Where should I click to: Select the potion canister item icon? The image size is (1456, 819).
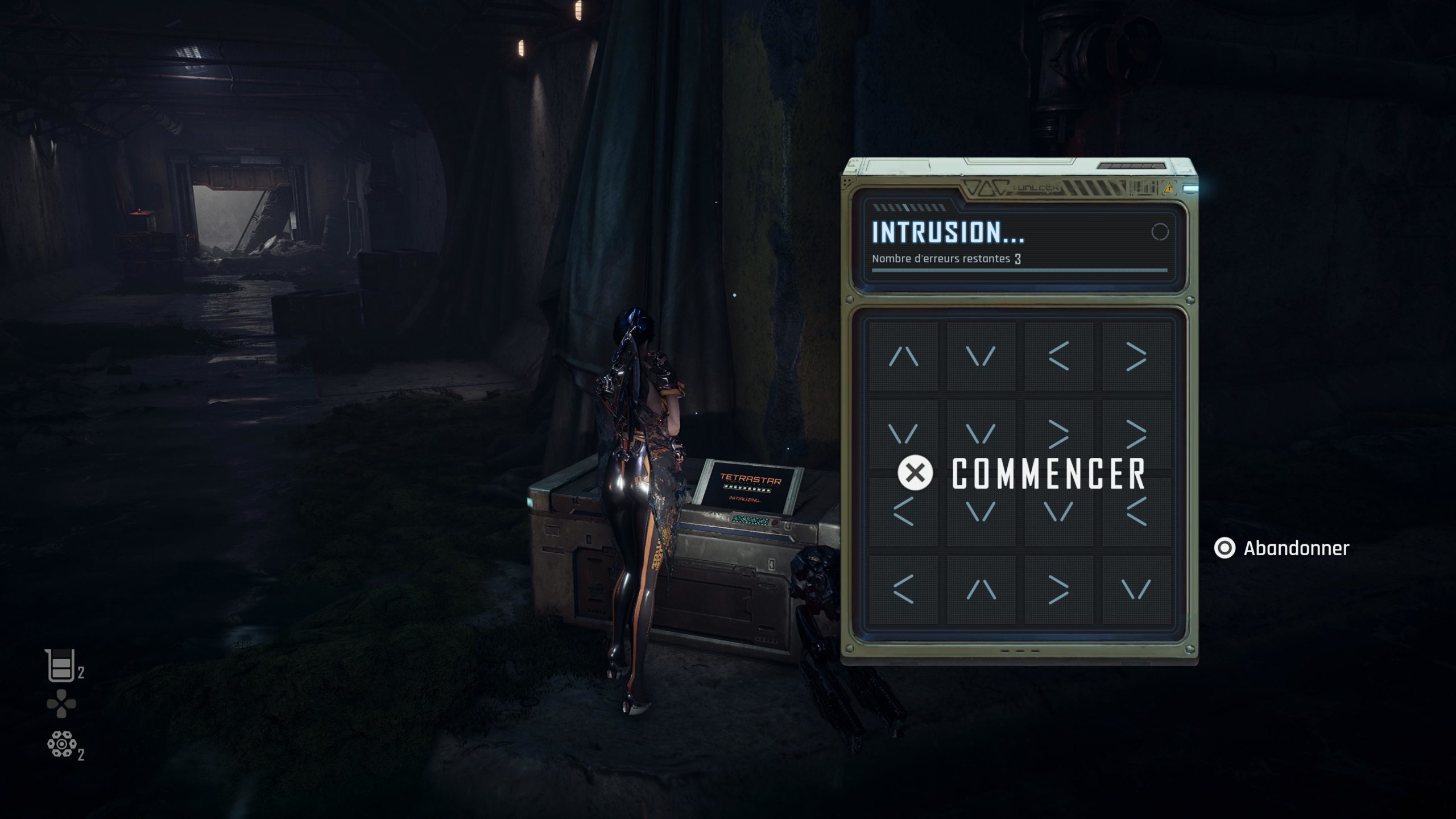point(60,665)
